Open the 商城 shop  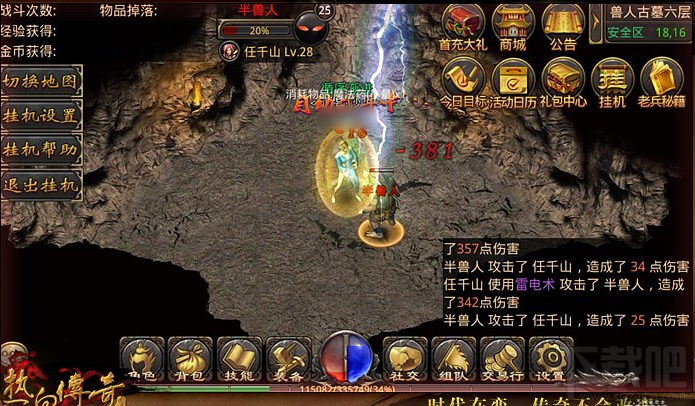512,24
